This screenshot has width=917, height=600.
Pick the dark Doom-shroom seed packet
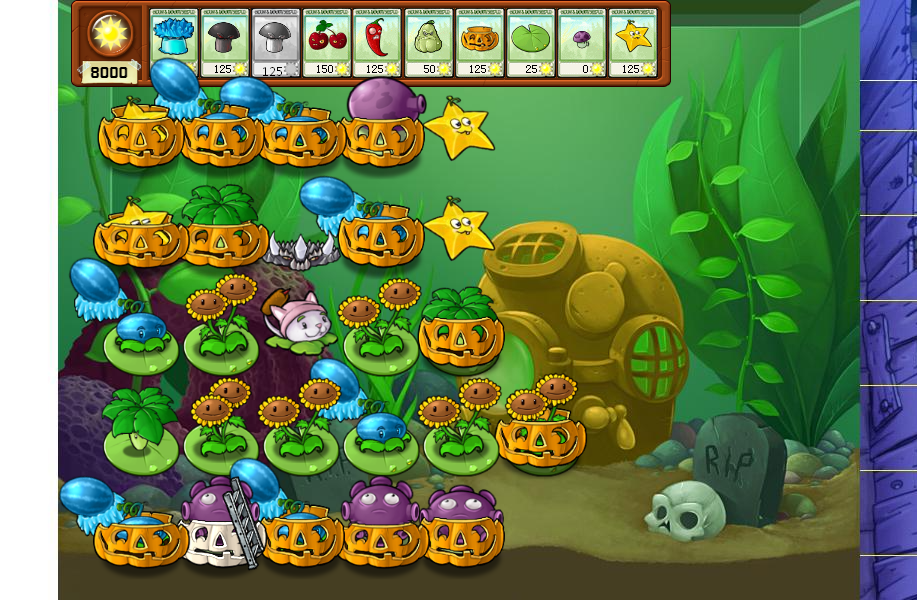(225, 43)
